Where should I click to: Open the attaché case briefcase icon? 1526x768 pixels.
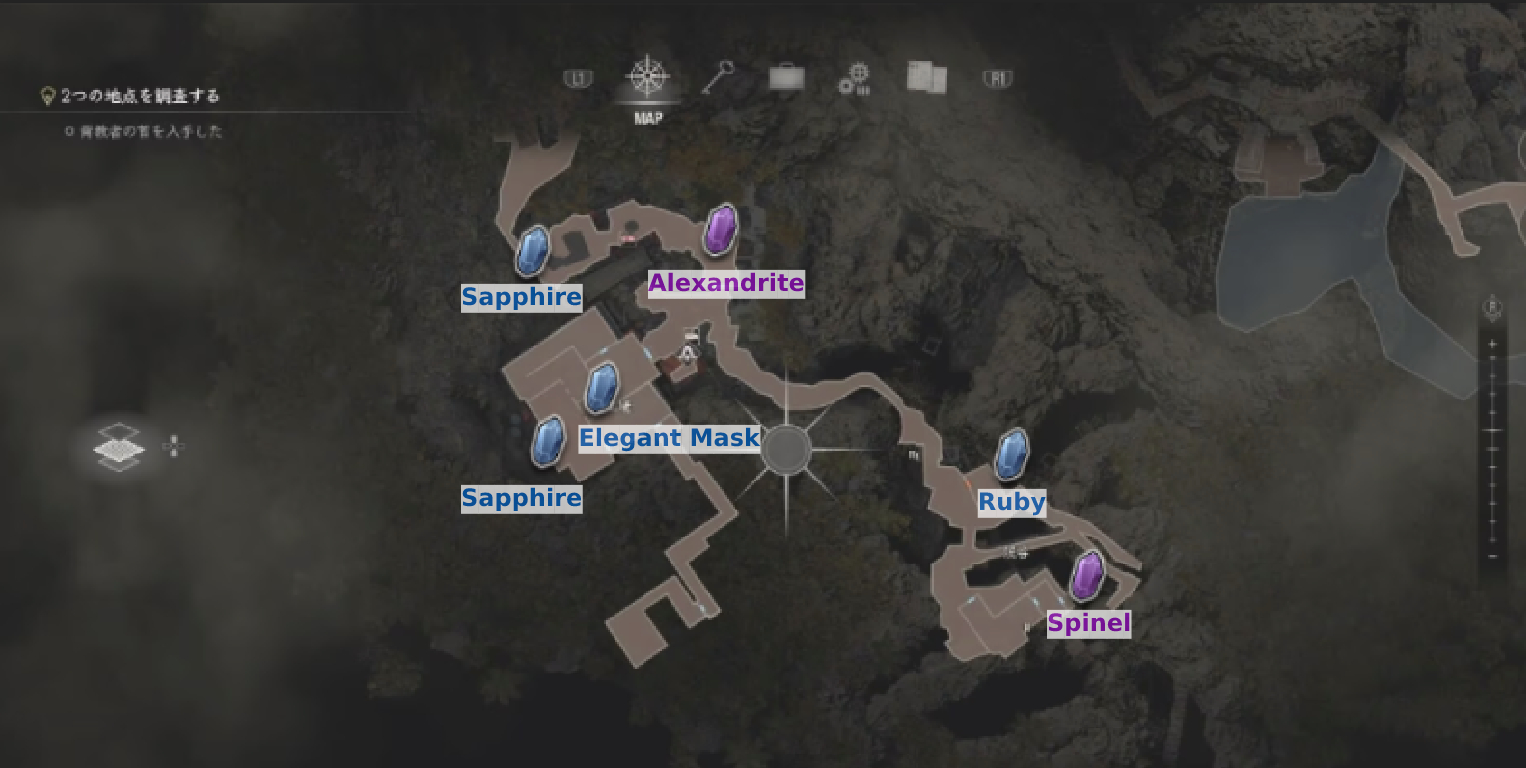786,76
